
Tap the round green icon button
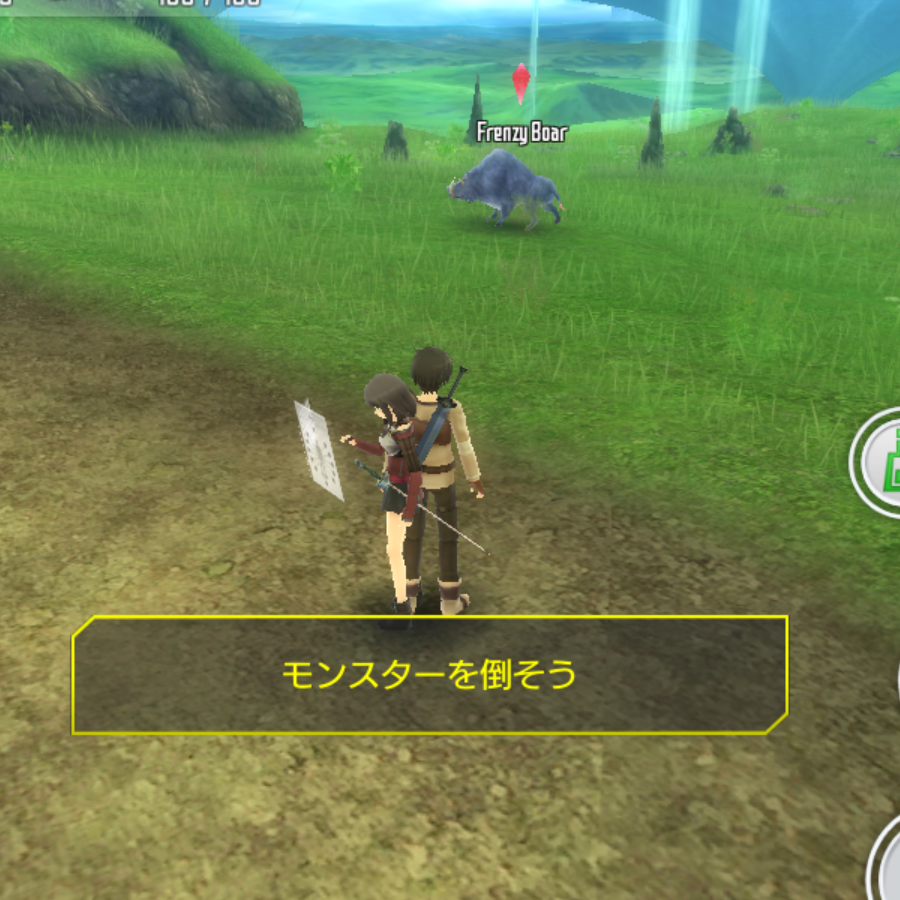pos(880,462)
